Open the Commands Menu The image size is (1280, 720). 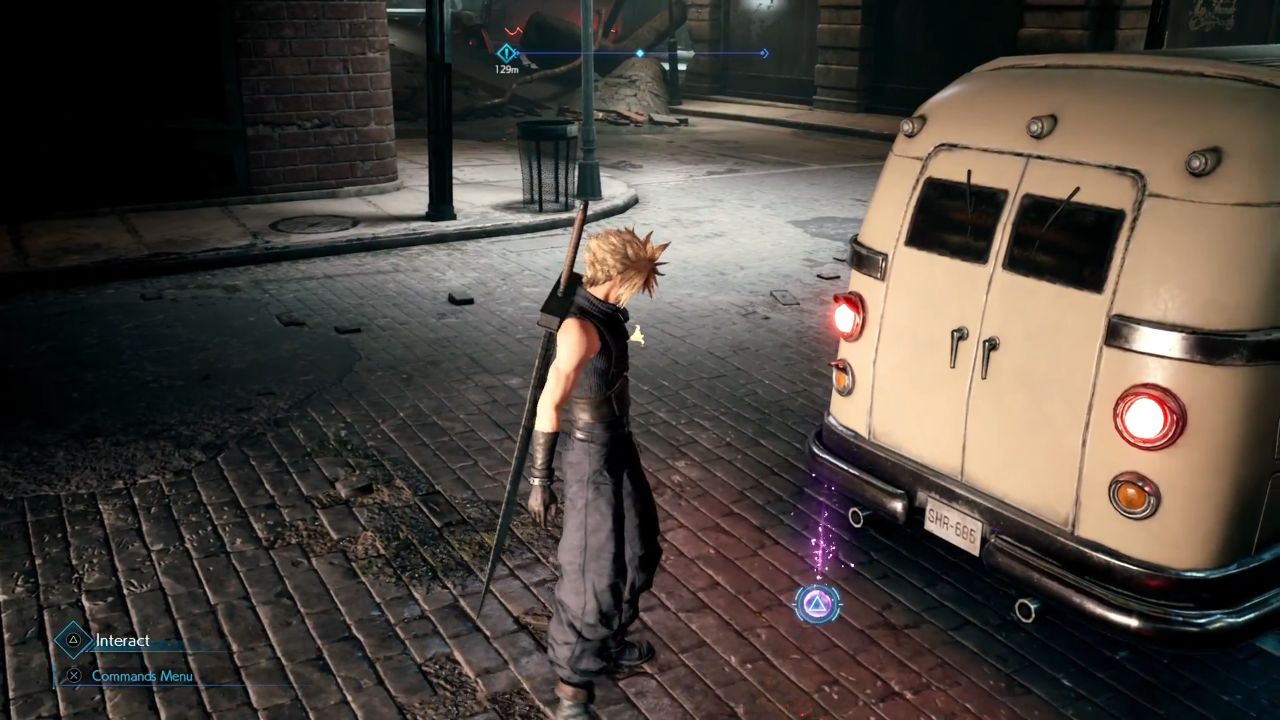[140, 676]
